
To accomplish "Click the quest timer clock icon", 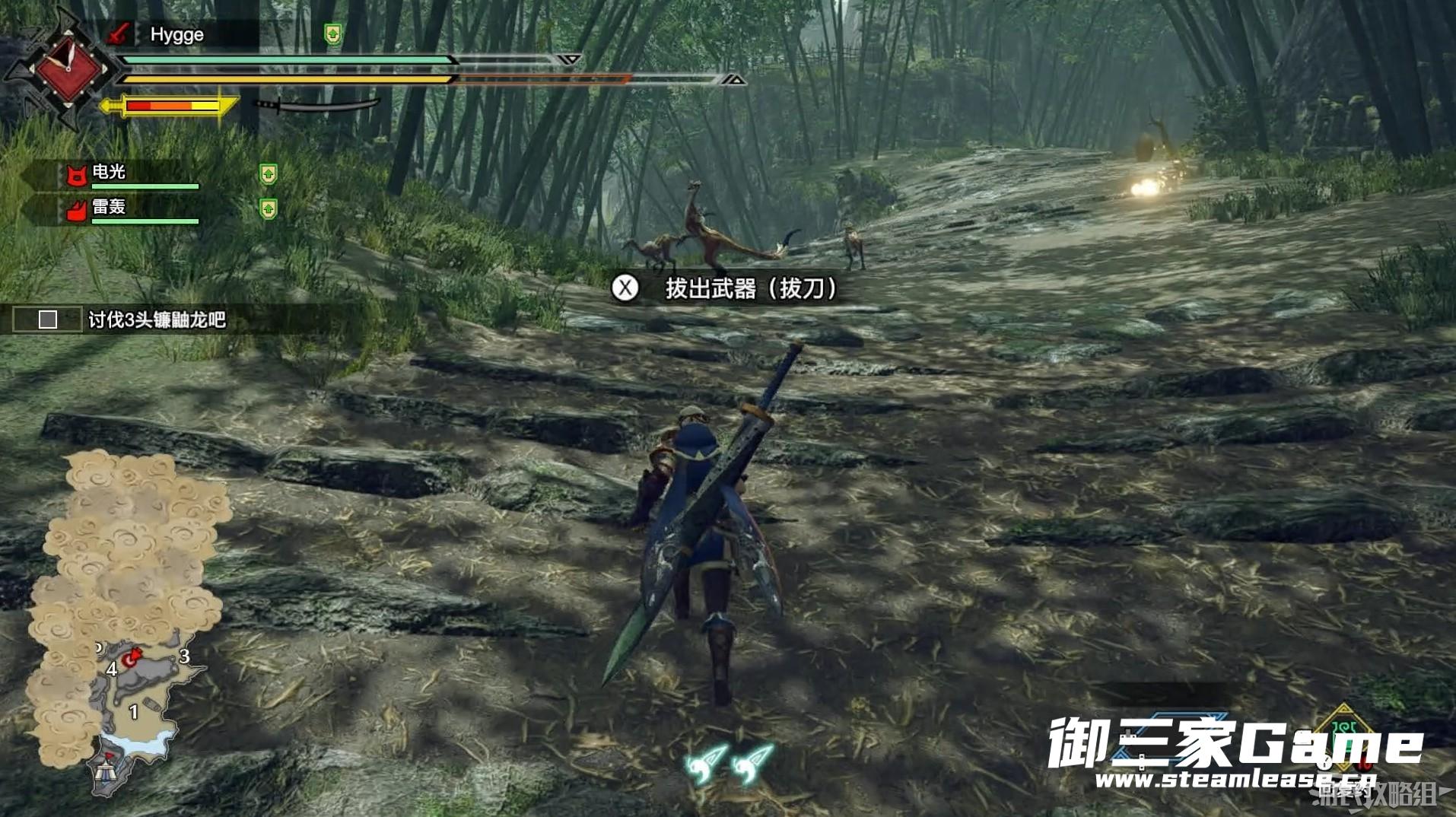I will pos(67,68).
